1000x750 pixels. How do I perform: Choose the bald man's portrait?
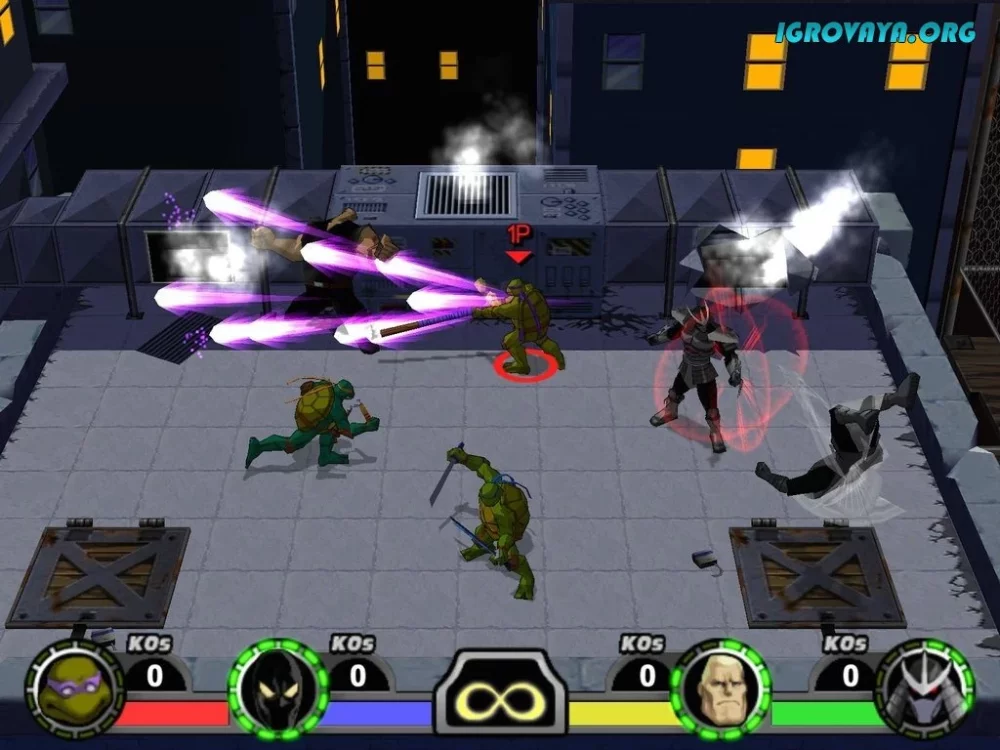click(721, 689)
